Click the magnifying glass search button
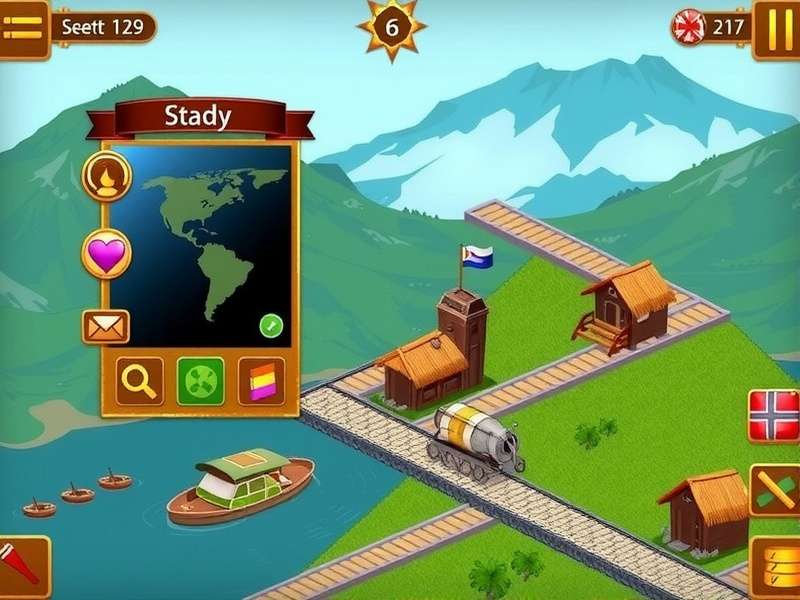 coord(139,381)
